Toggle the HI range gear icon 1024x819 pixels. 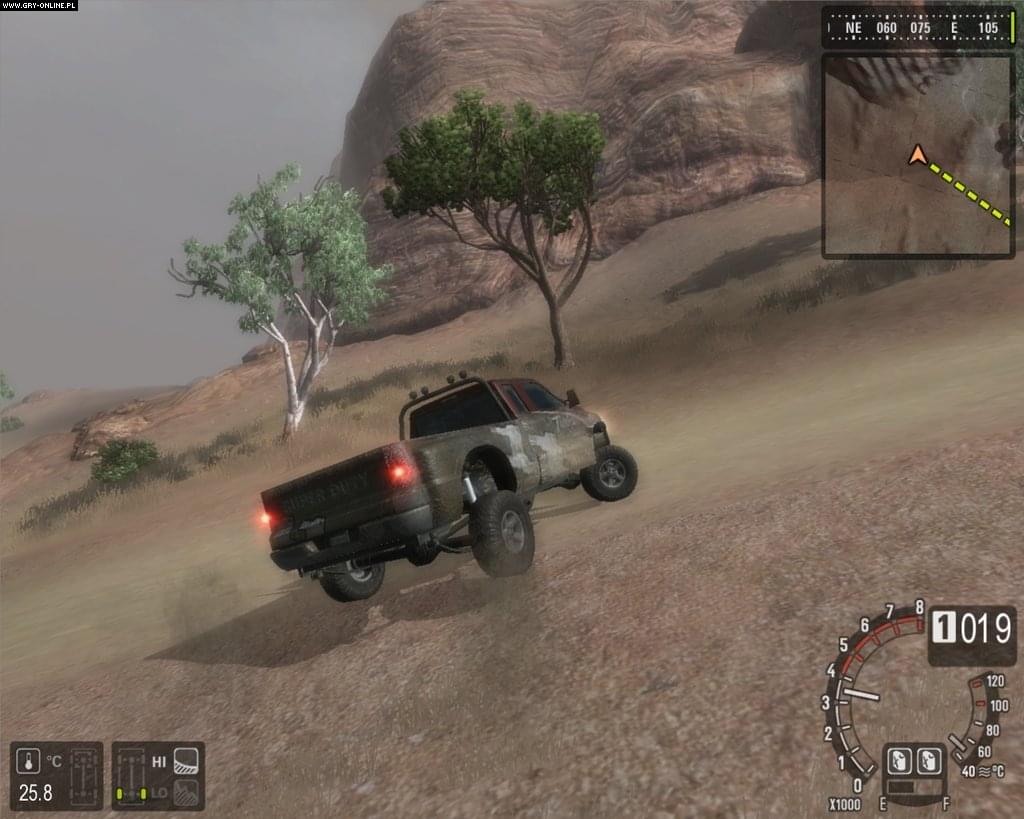(x=186, y=761)
